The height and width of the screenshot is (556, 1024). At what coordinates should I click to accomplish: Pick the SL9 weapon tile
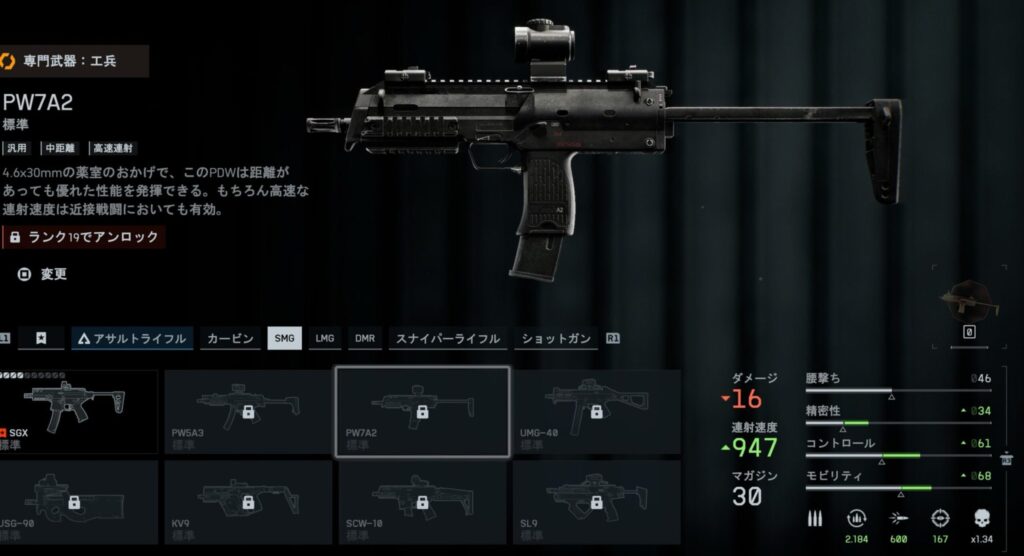596,501
